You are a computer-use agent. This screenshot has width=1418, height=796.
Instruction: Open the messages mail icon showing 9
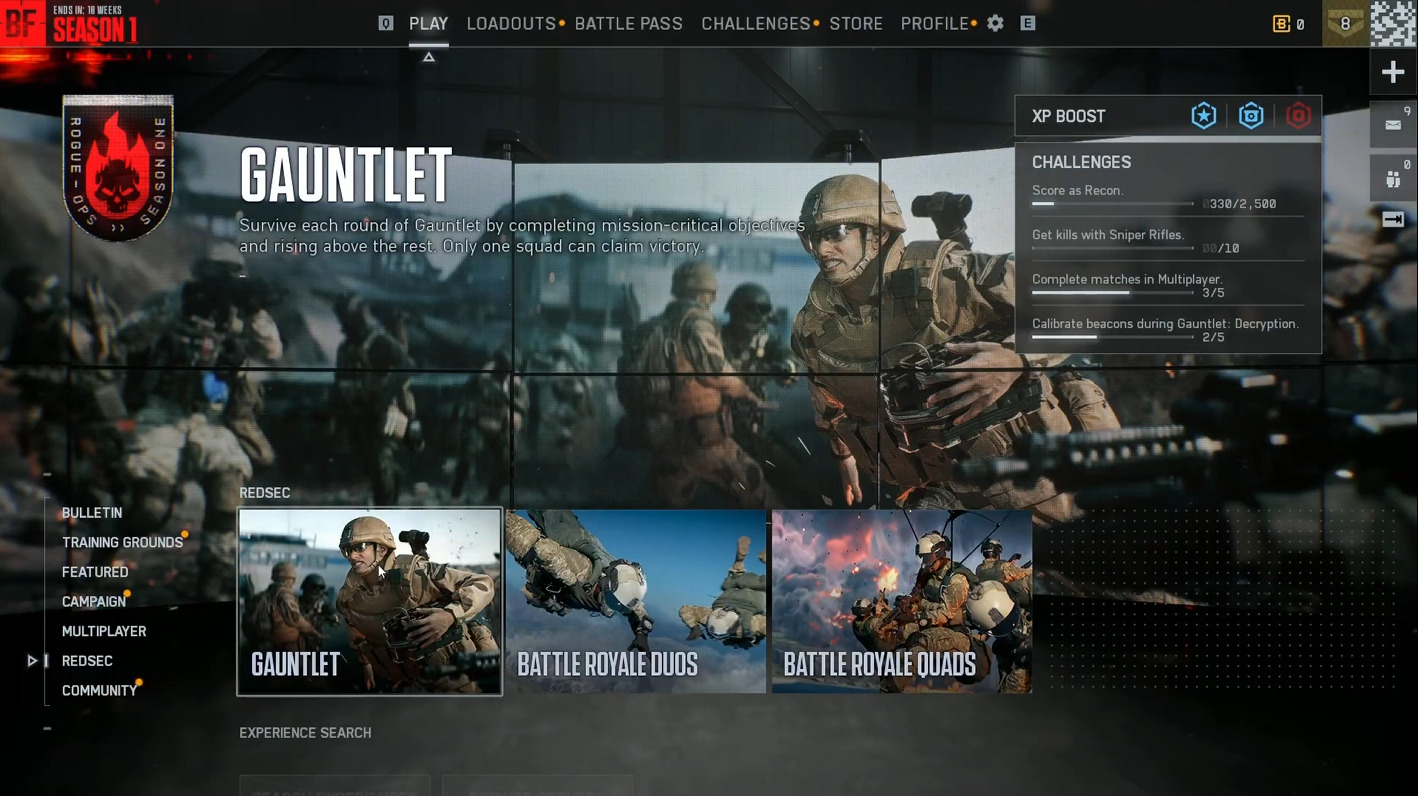pos(1393,124)
